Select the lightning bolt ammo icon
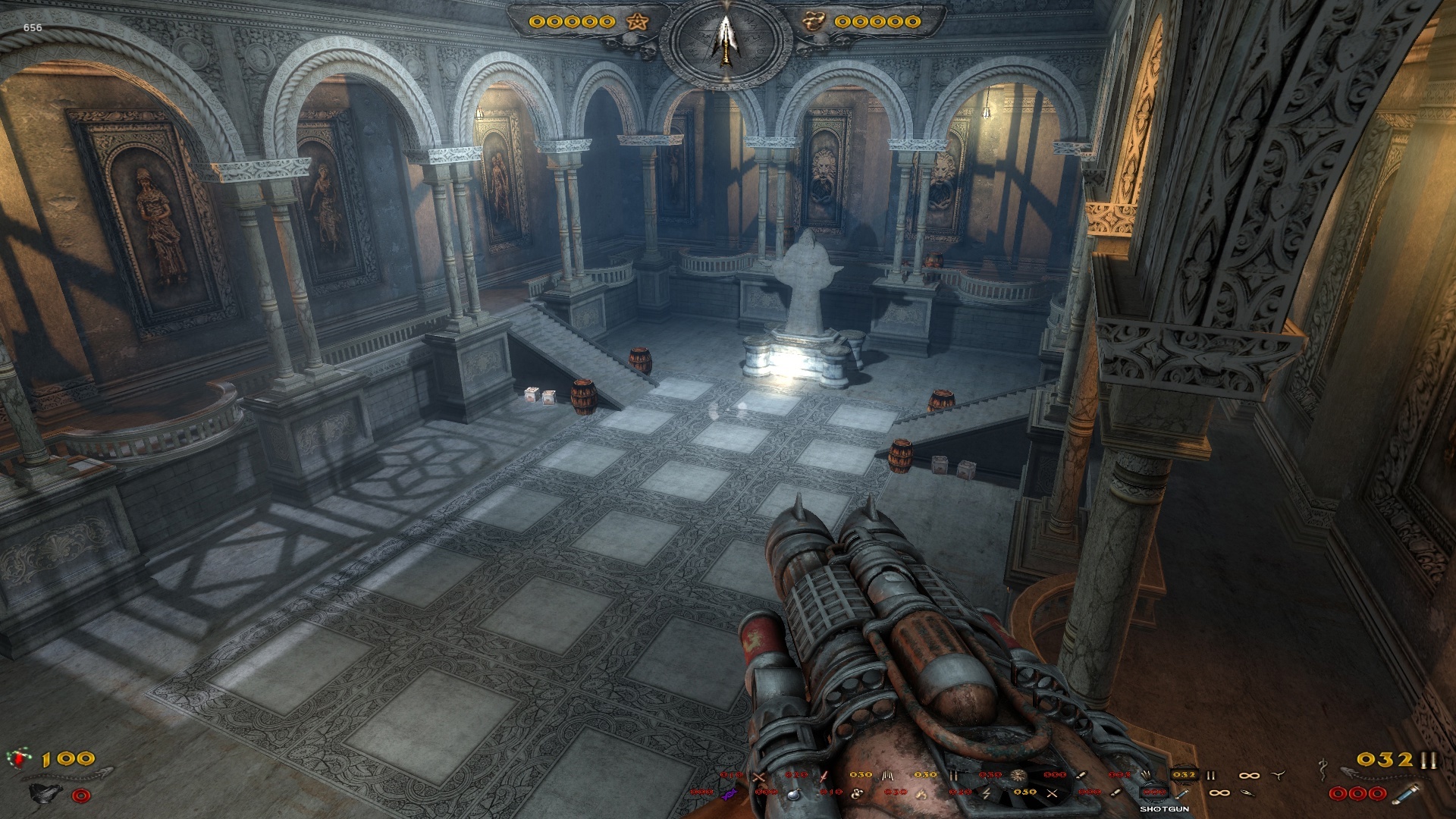Screen dimensions: 1456x819 [987, 793]
